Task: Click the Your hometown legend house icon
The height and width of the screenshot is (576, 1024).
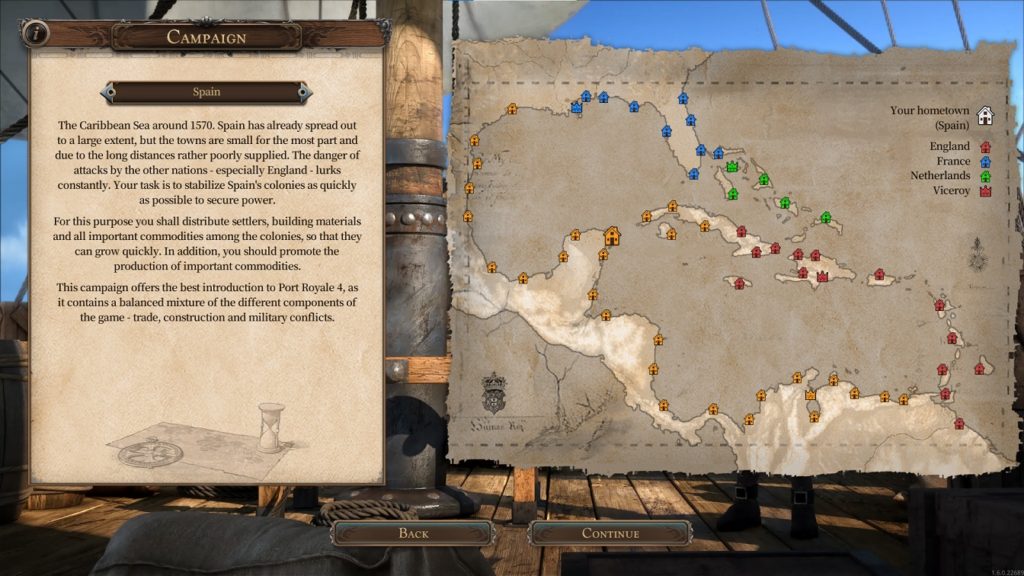Action: (x=985, y=116)
